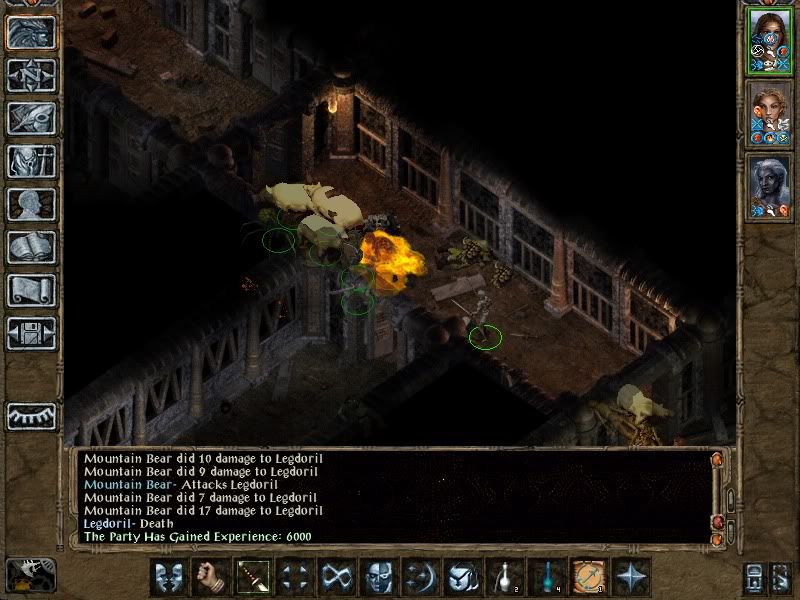This screenshot has height=600, width=800.
Task: Open the character record with the head-silhouette button
Action: click(32, 204)
